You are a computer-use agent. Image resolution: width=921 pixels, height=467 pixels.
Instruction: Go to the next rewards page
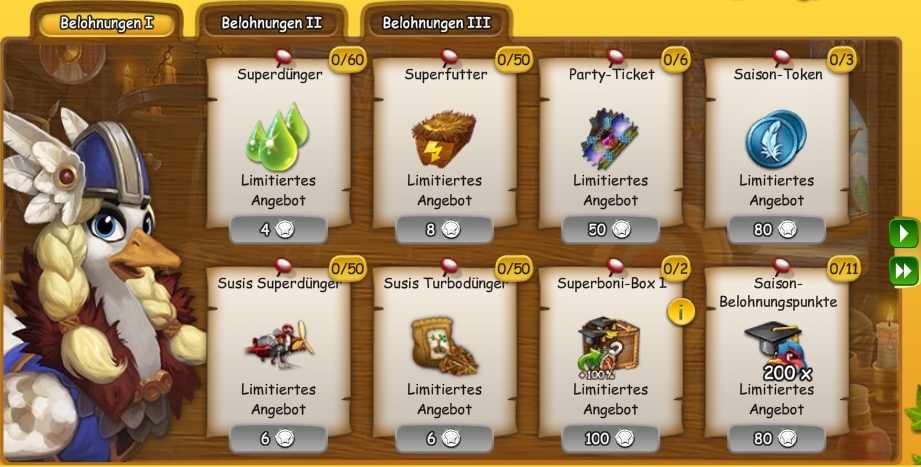click(904, 234)
